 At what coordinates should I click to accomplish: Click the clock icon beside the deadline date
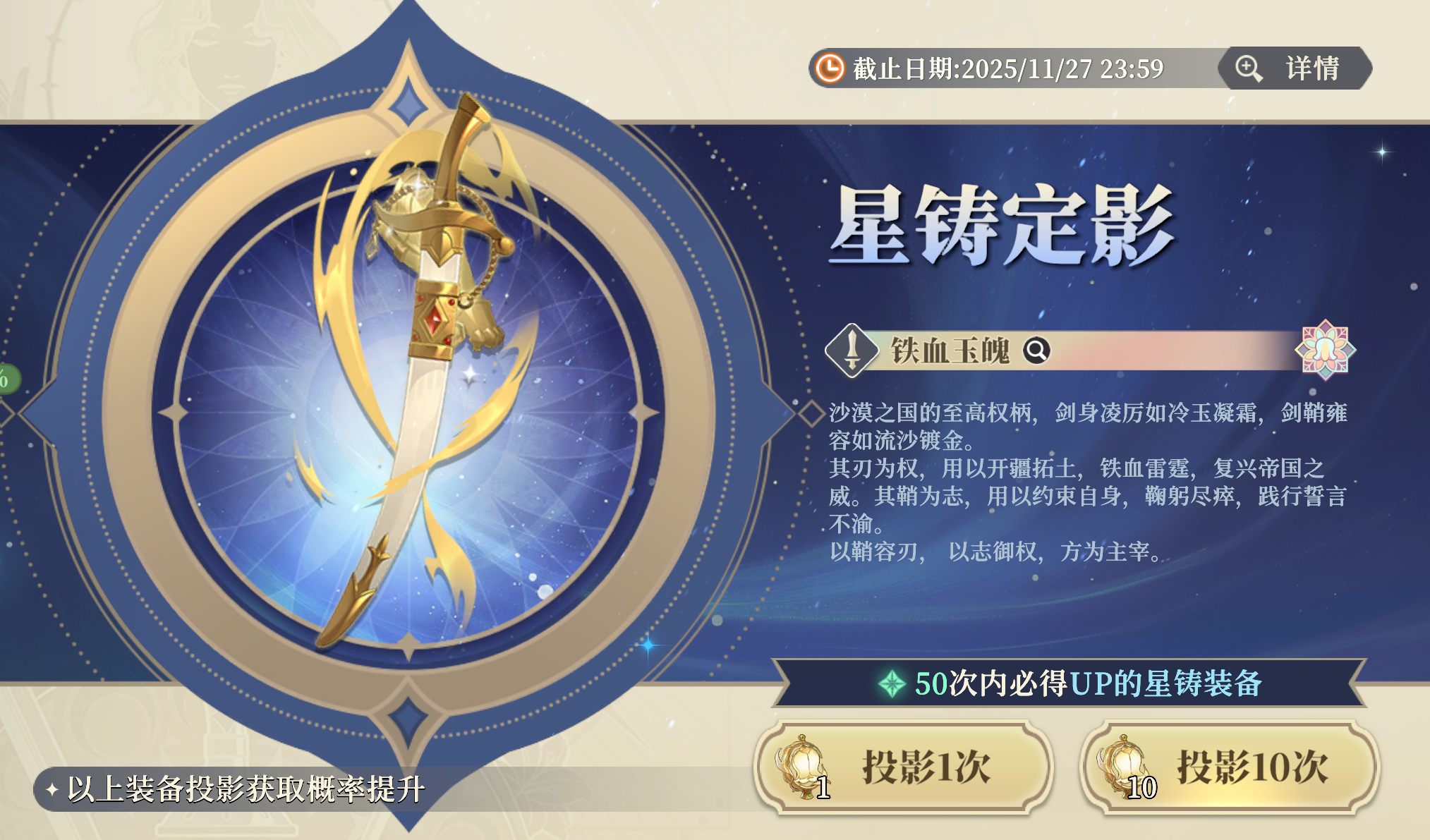pyautogui.click(x=830, y=68)
